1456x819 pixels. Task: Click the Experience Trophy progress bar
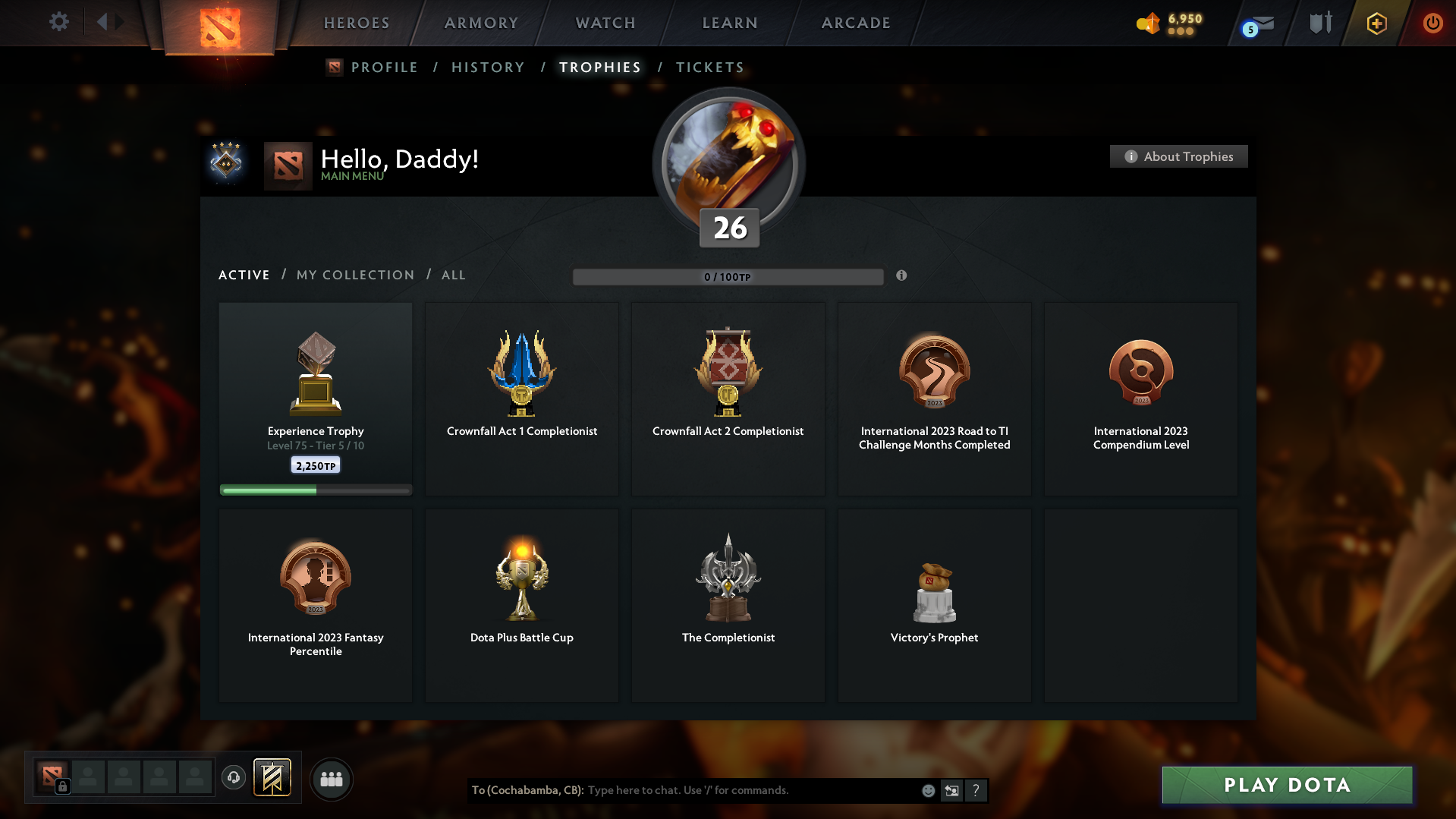pyautogui.click(x=316, y=490)
